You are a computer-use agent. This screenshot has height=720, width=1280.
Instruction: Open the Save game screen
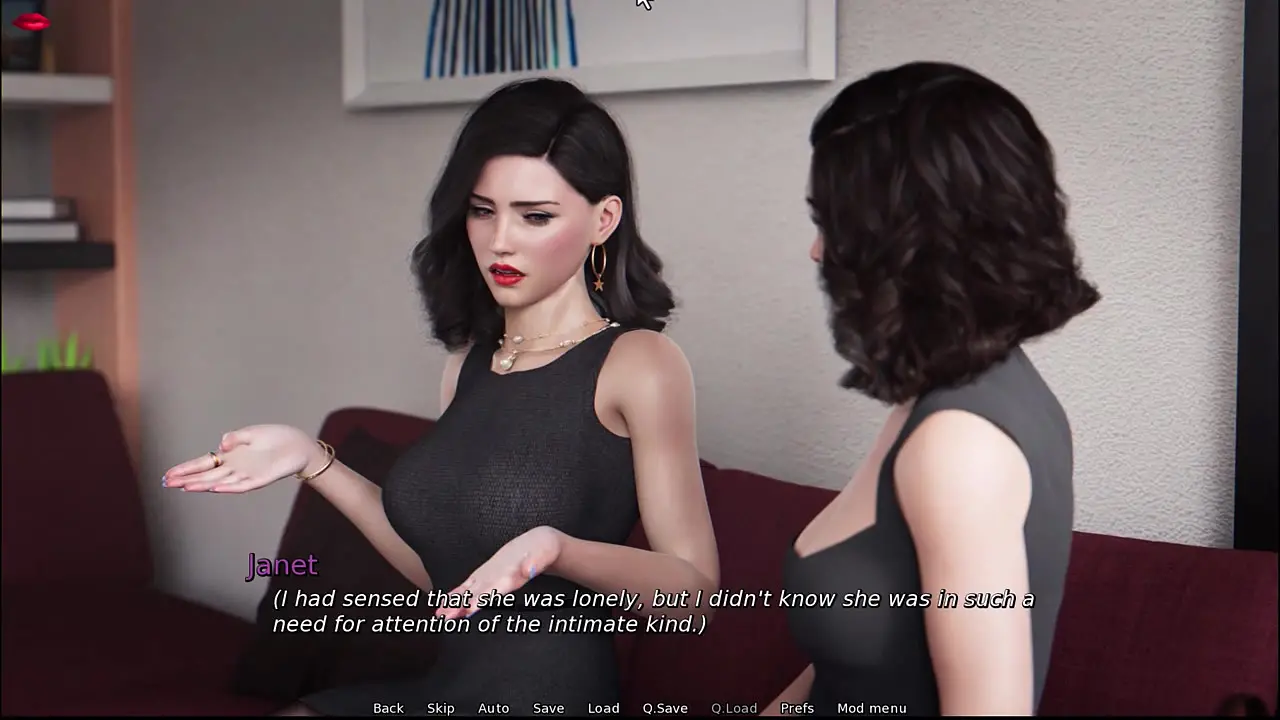(548, 708)
